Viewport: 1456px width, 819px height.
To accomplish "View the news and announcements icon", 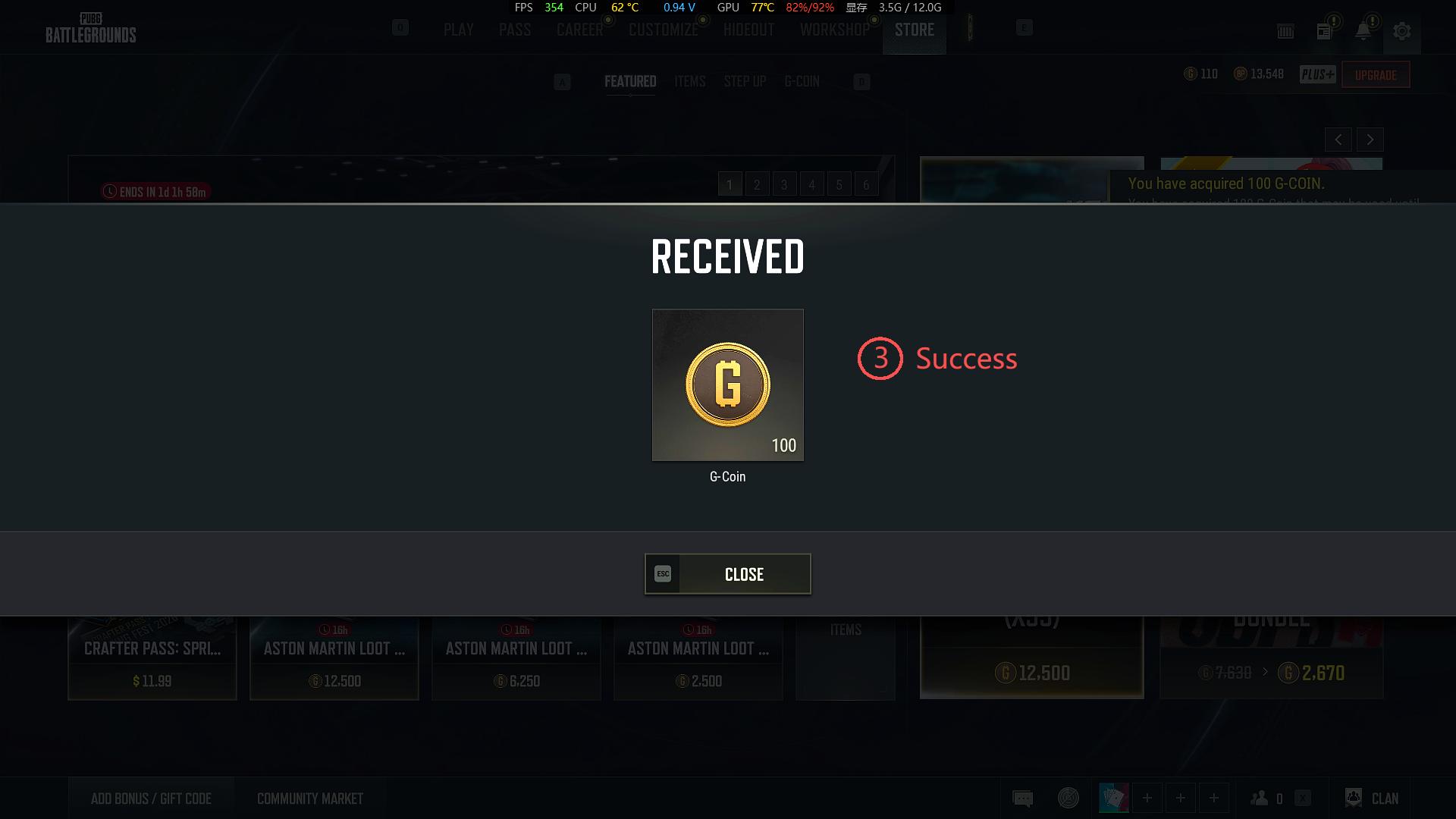I will click(1324, 32).
